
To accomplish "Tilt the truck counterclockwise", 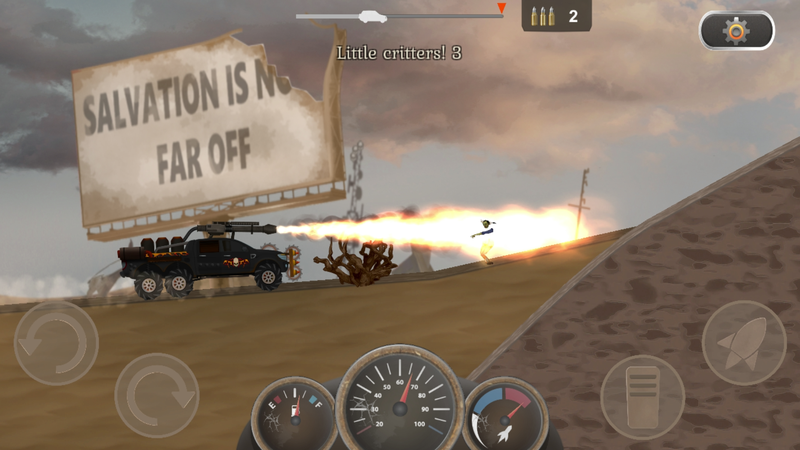I will click(56, 343).
